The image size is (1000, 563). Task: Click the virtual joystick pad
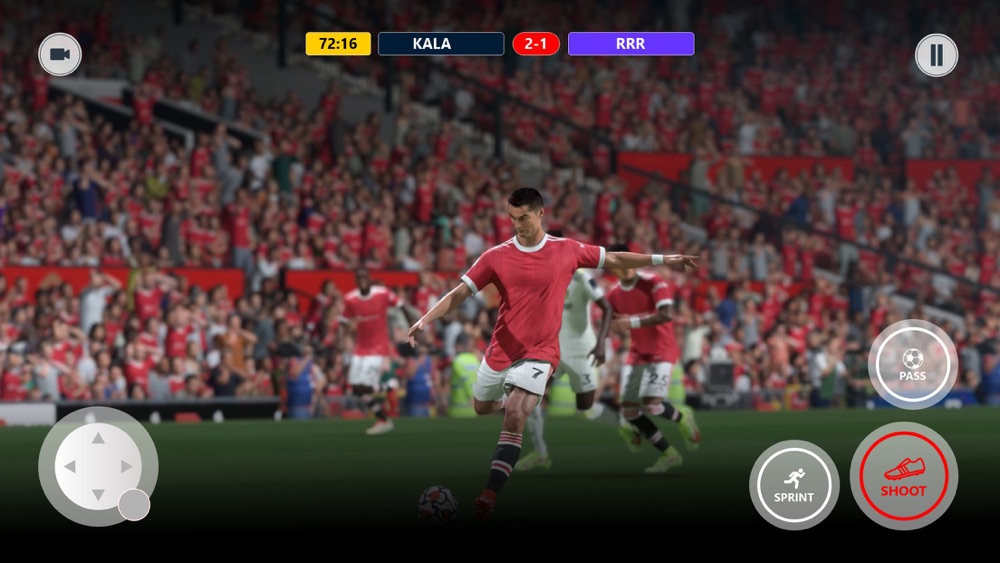point(98,466)
